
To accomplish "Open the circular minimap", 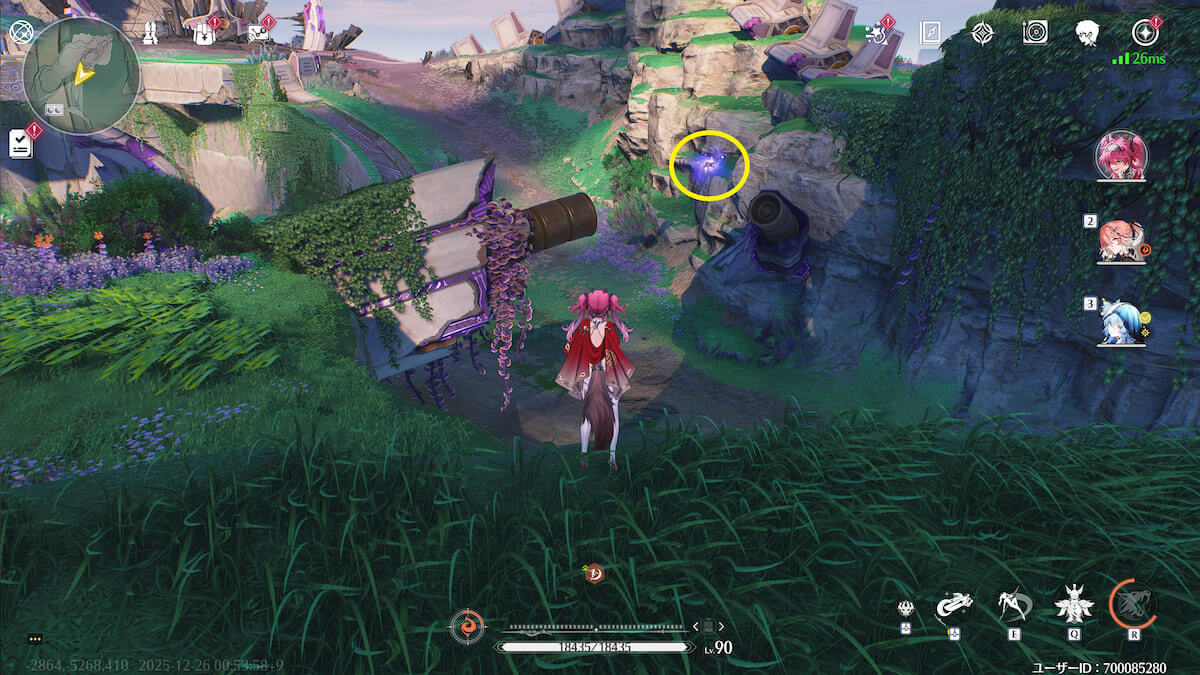I will [x=80, y=76].
